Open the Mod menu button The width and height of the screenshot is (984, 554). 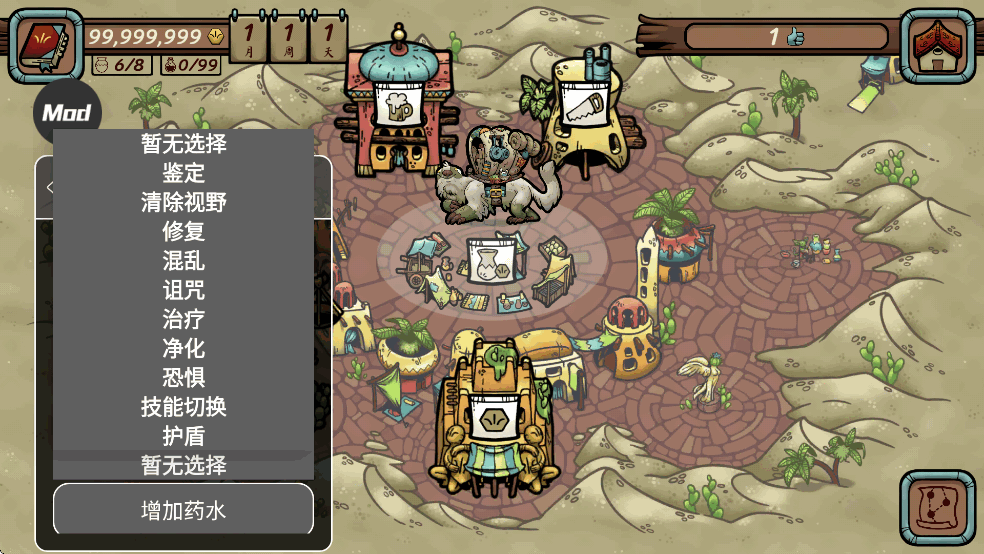67,112
